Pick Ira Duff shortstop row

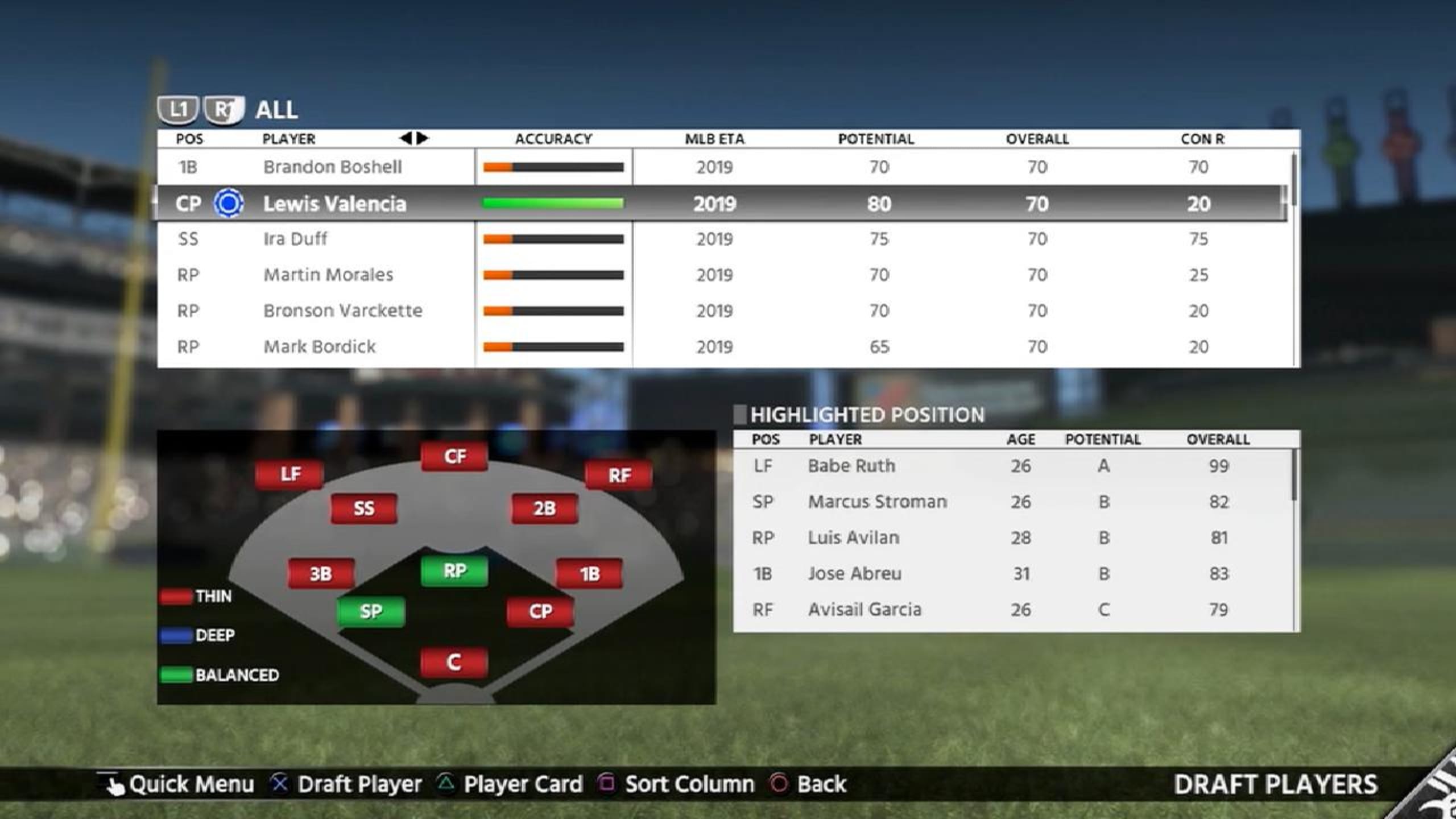295,239
